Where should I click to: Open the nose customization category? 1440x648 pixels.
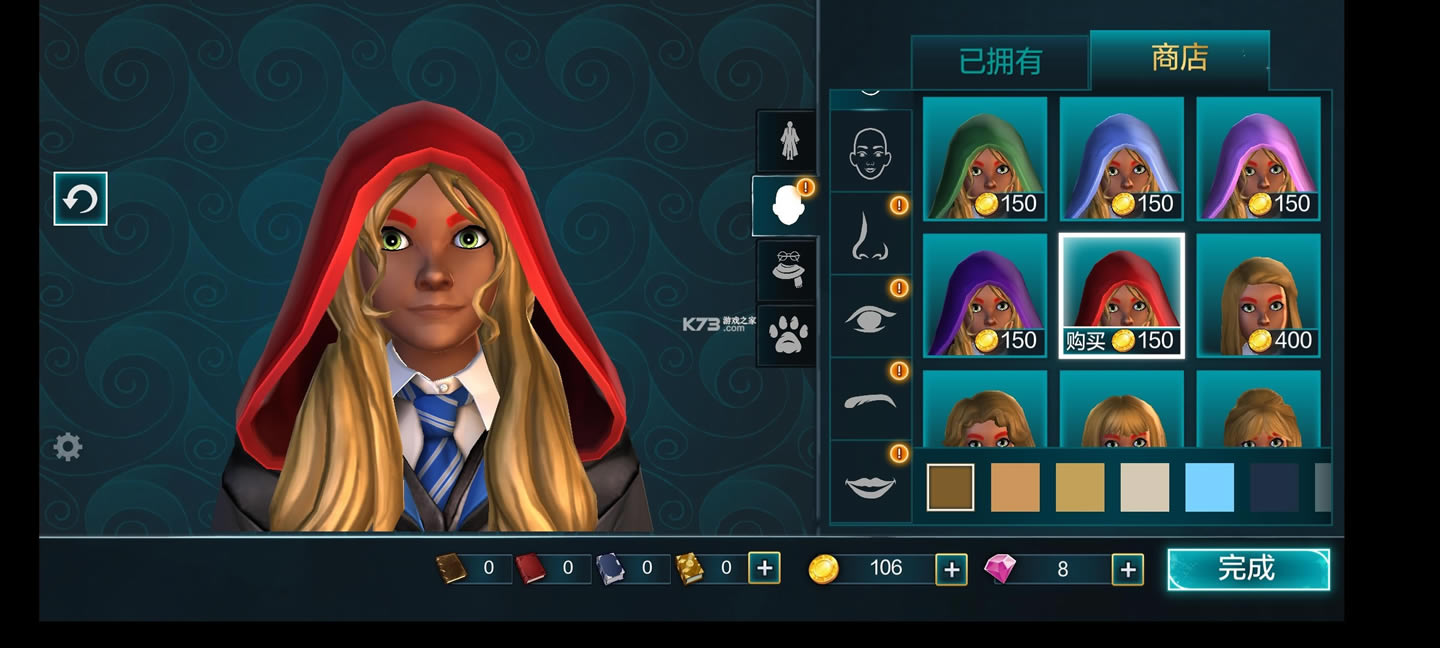click(x=870, y=234)
